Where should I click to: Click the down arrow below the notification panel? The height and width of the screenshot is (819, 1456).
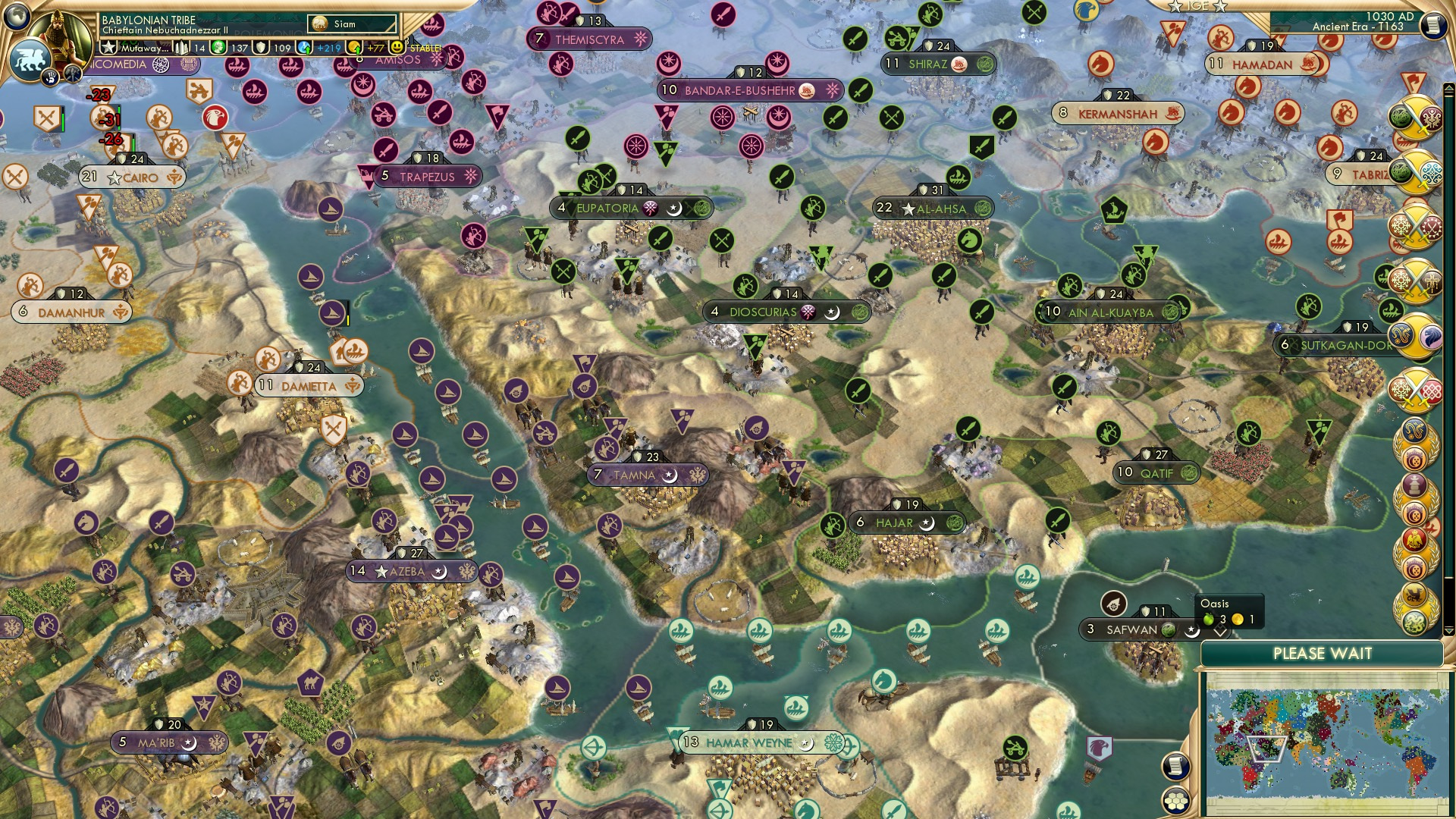(x=1449, y=630)
